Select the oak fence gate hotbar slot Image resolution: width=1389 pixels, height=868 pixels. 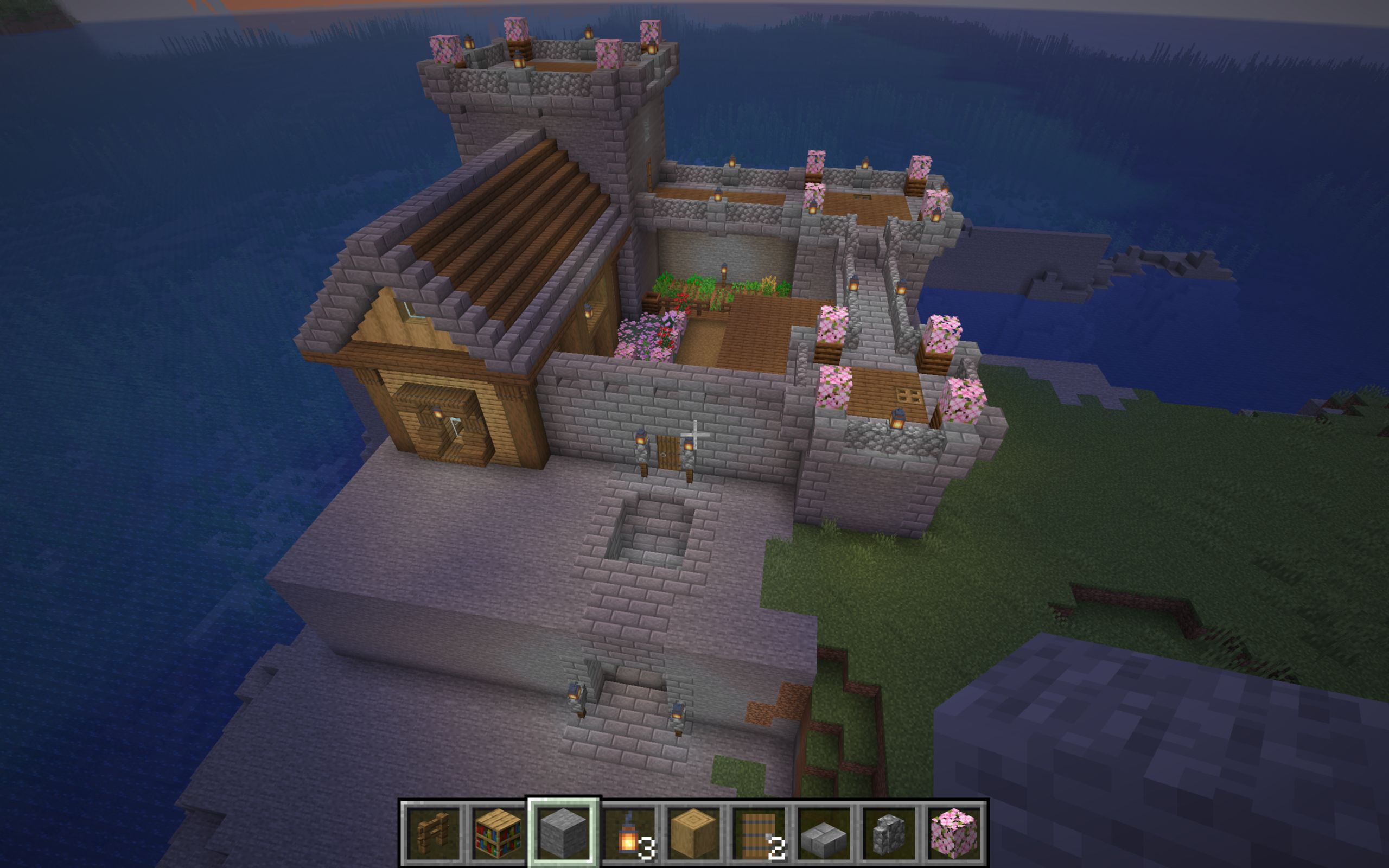pyautogui.click(x=433, y=832)
